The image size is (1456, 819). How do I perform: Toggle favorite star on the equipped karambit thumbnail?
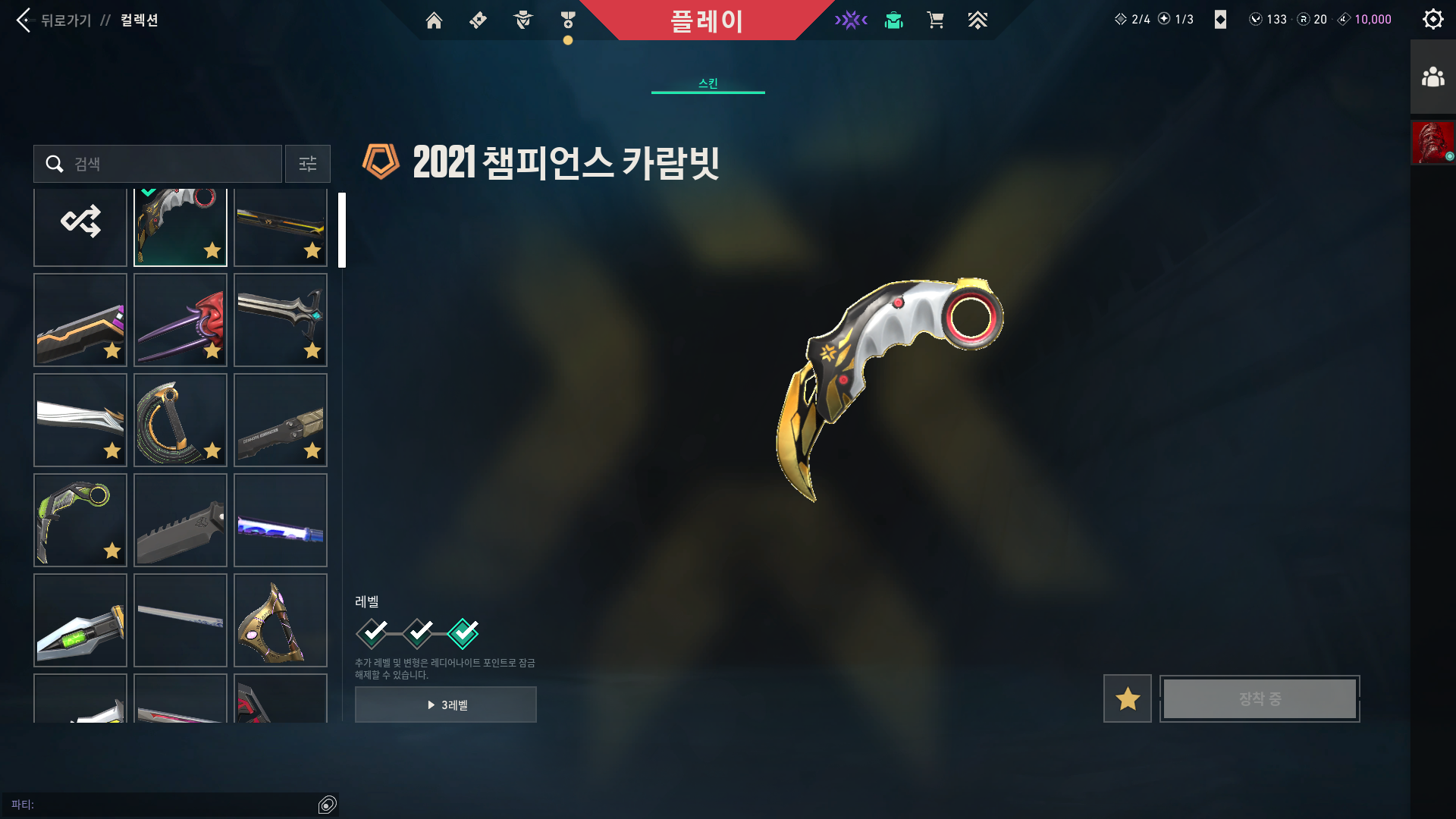pos(213,250)
